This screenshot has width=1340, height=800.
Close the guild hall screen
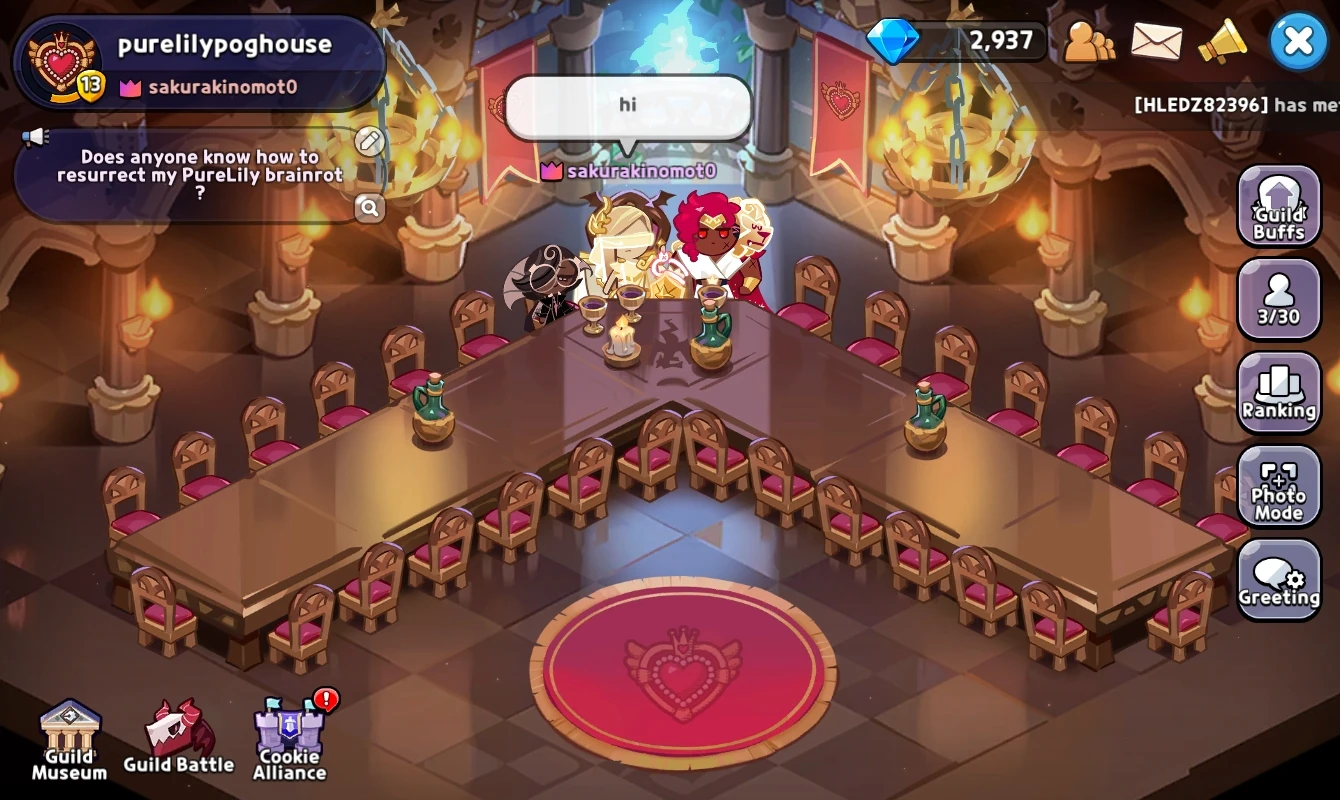1298,41
